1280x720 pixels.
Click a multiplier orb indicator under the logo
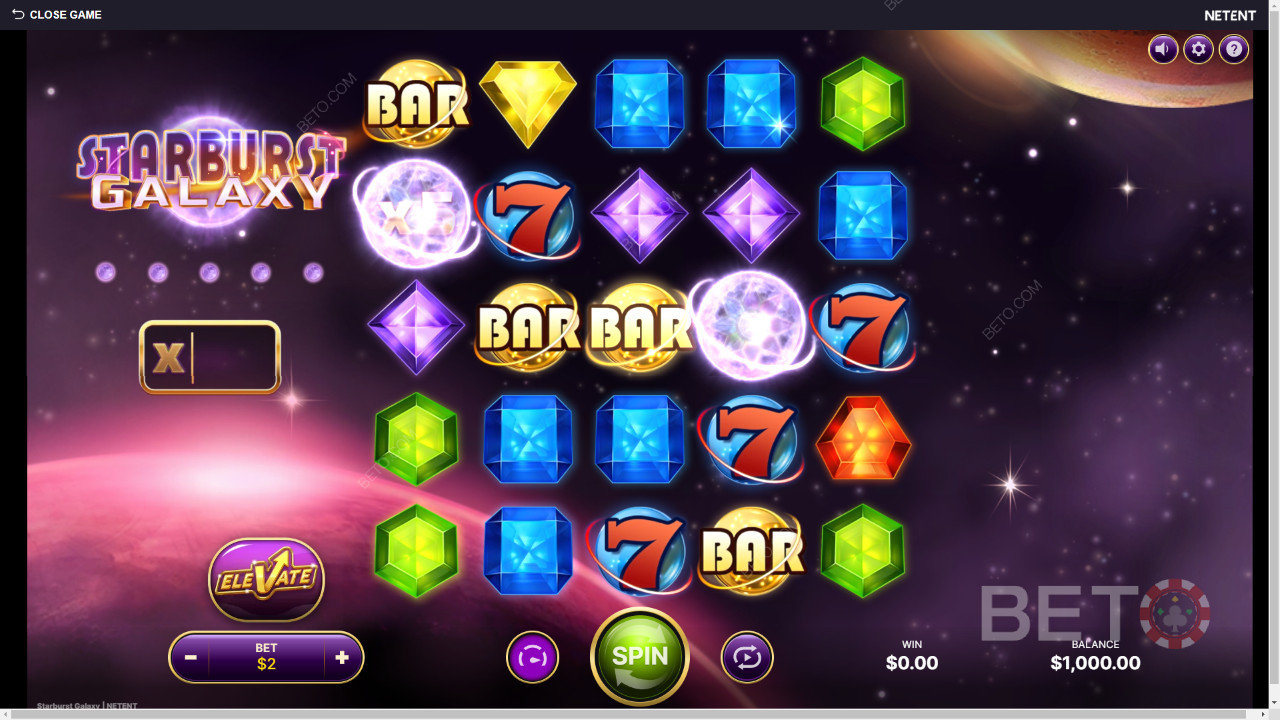105,271
